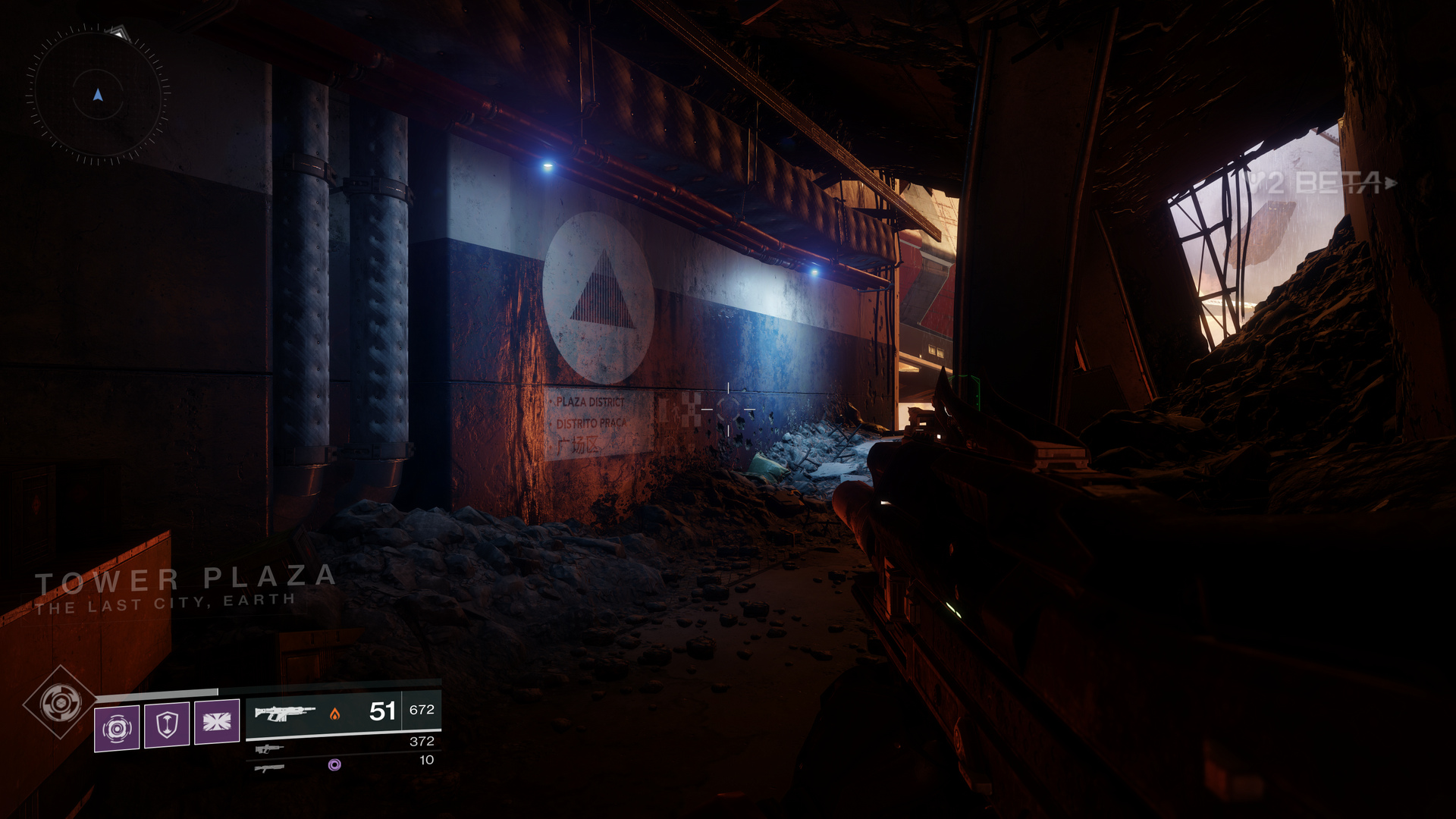Viewport: 1456px width, 819px height.
Task: Select the equipped scout rifle silhouette icon
Action: [x=284, y=711]
